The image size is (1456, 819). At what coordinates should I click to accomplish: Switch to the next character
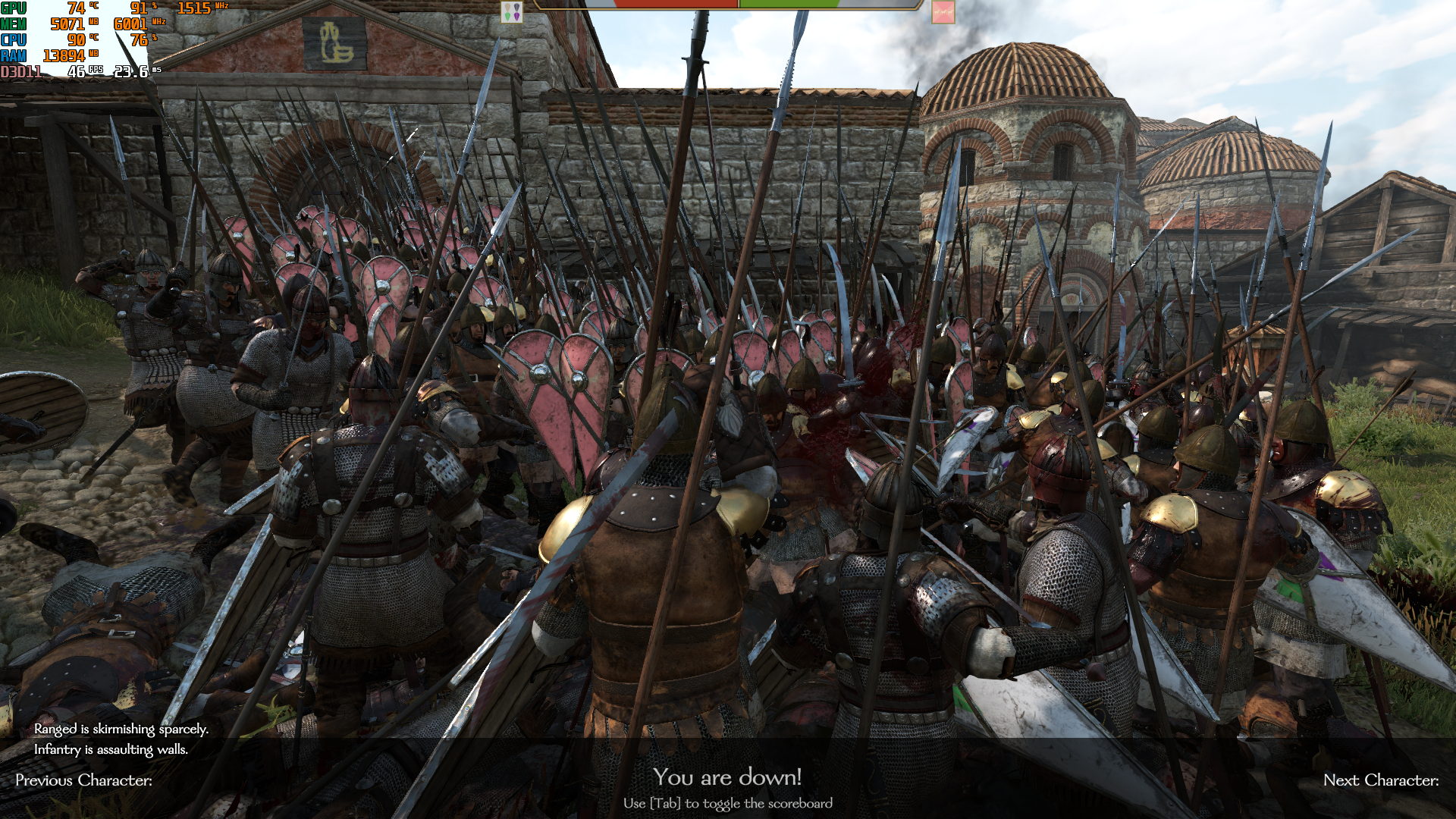point(1380,780)
